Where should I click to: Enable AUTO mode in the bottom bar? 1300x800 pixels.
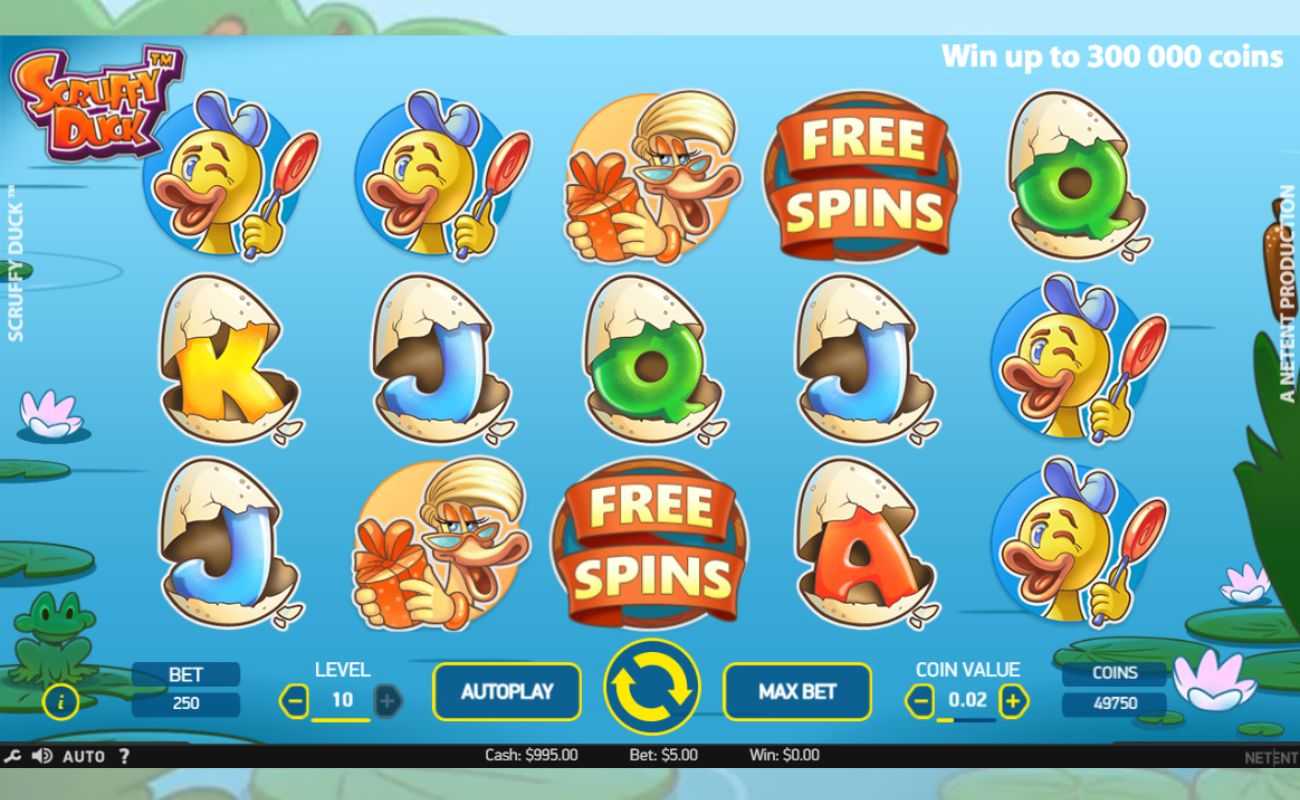[x=86, y=756]
